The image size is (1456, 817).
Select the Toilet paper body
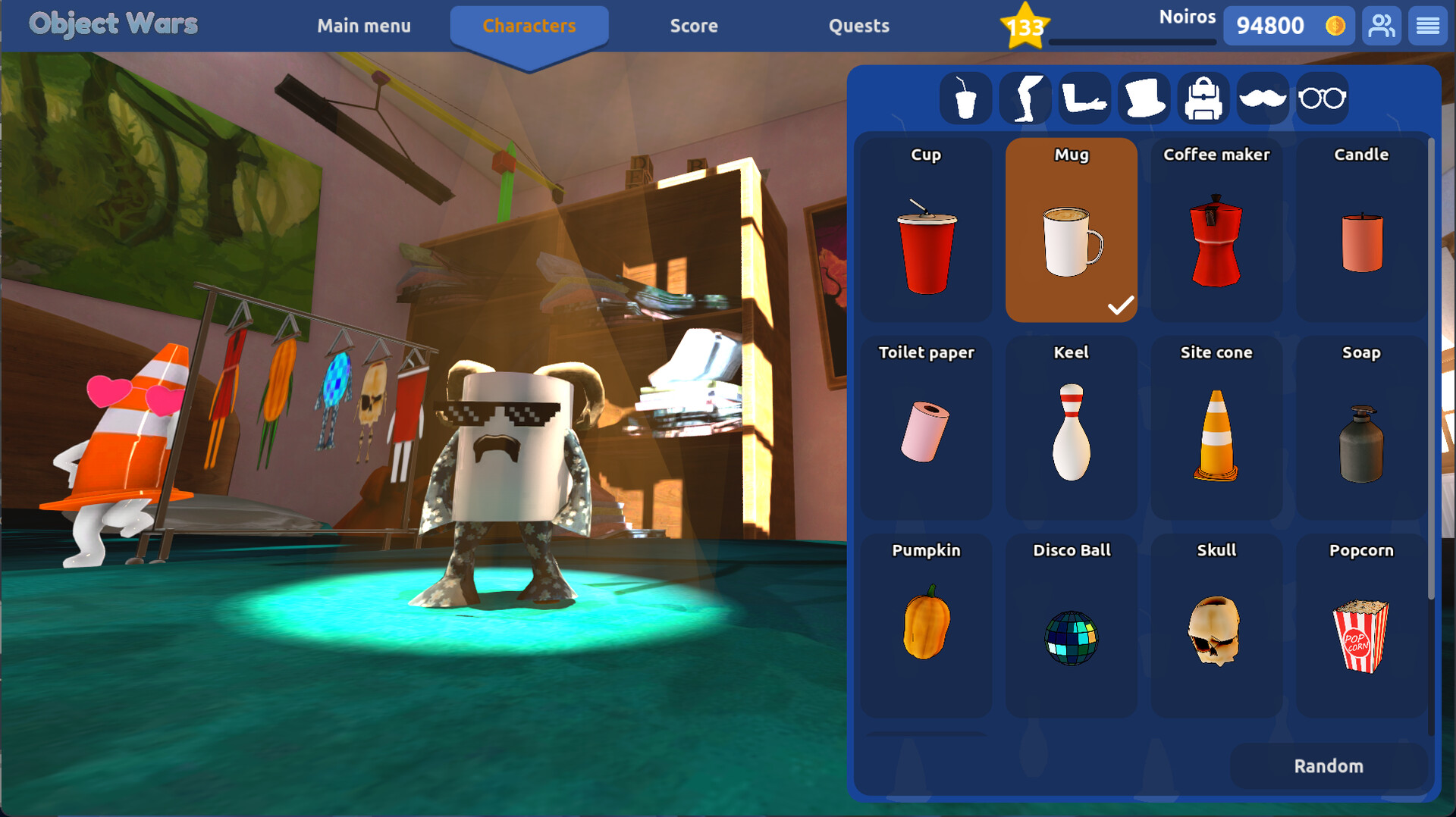click(x=926, y=428)
